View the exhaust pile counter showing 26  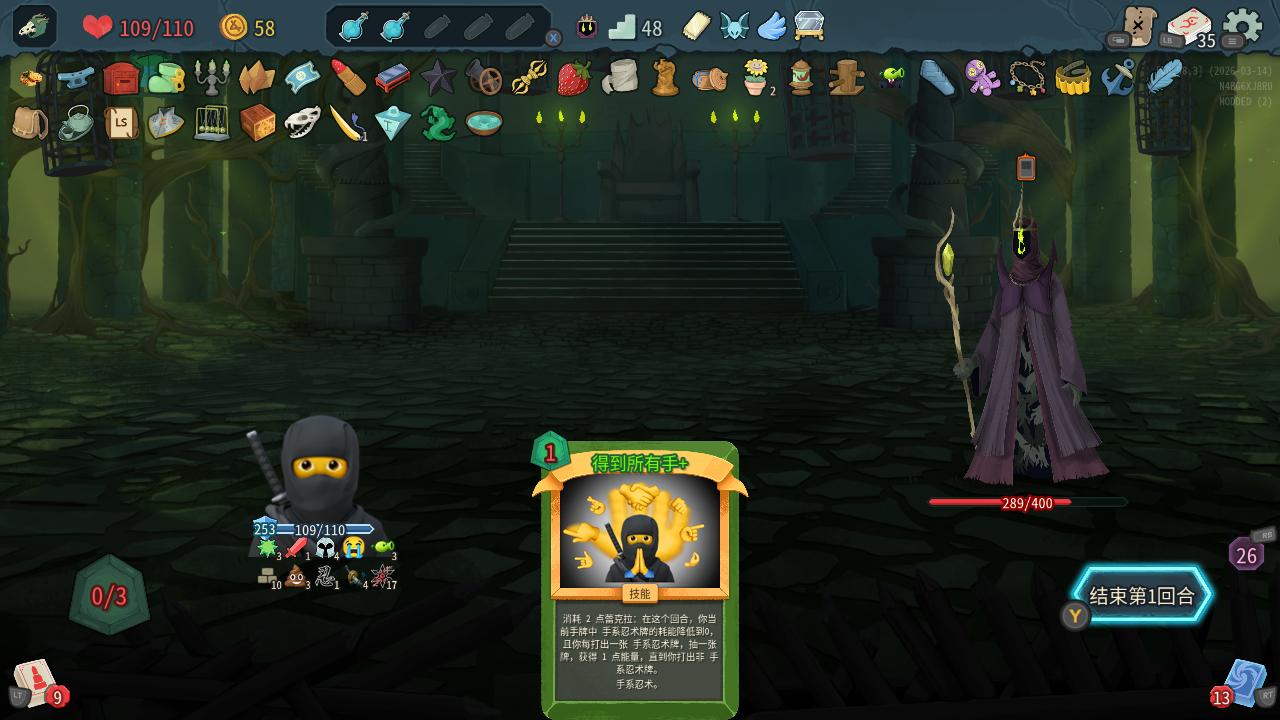(1246, 555)
